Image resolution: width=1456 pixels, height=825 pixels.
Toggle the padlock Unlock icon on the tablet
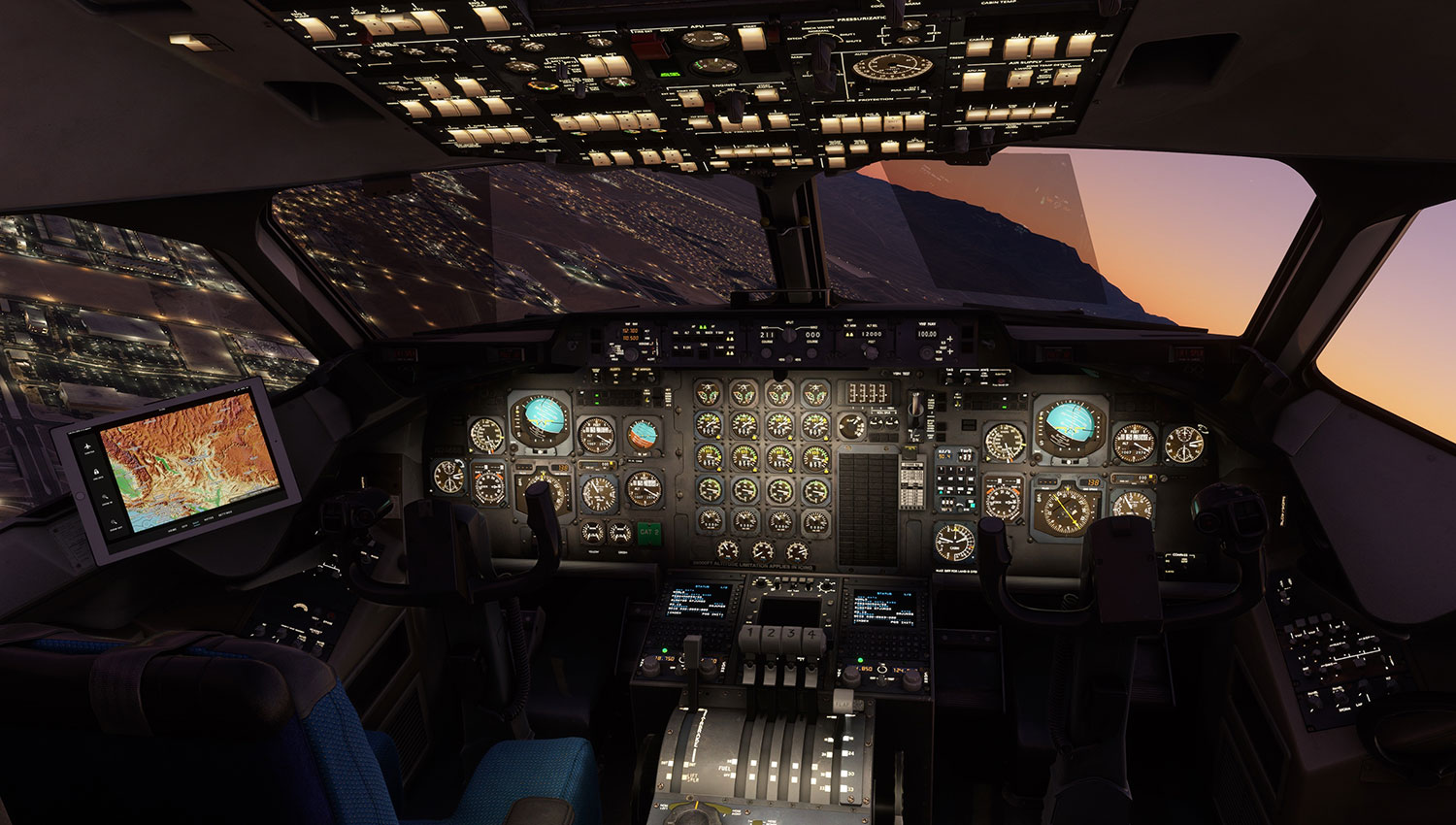pos(98,473)
